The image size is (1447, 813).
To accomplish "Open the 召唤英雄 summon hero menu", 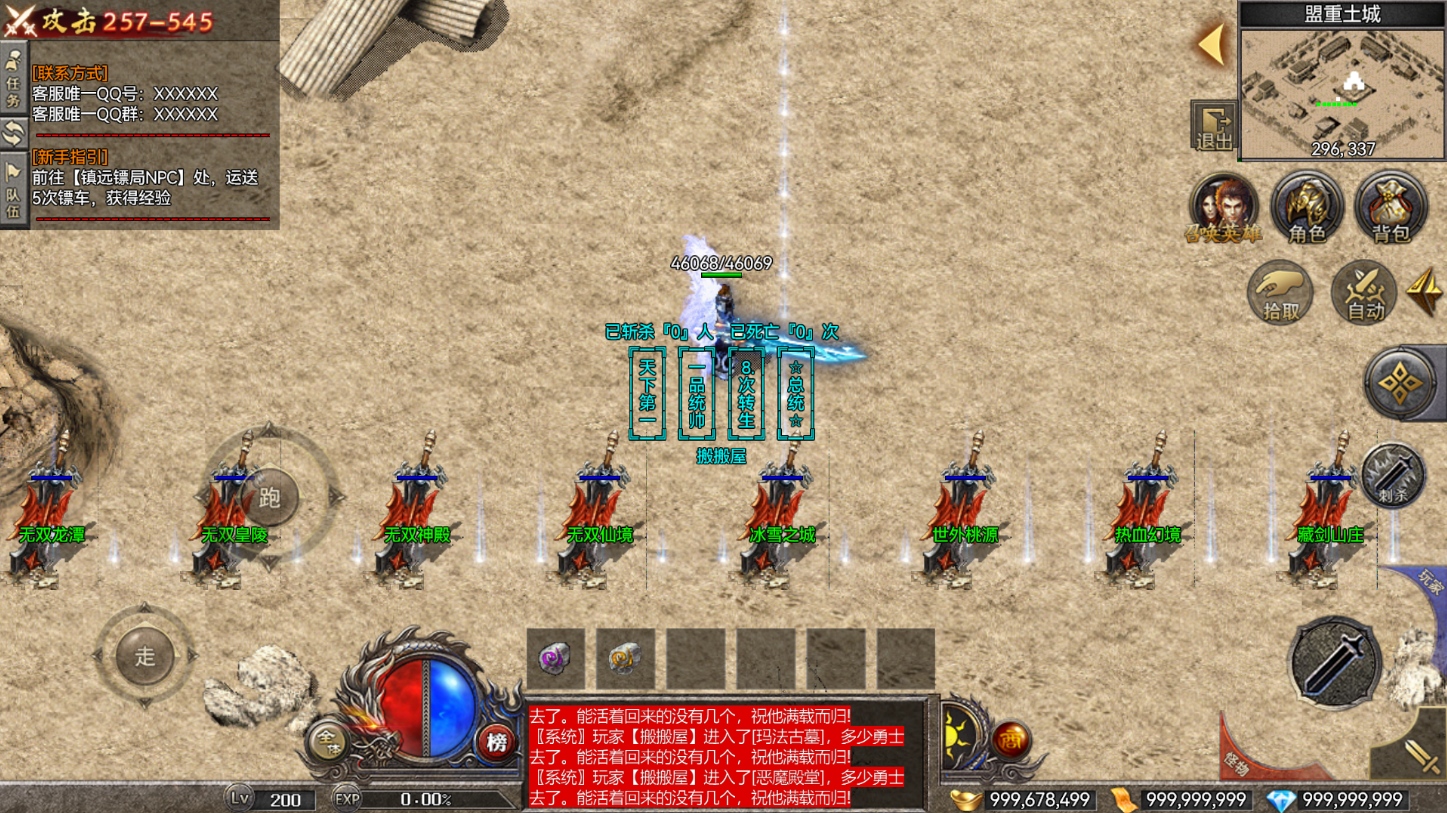I will tap(1223, 208).
